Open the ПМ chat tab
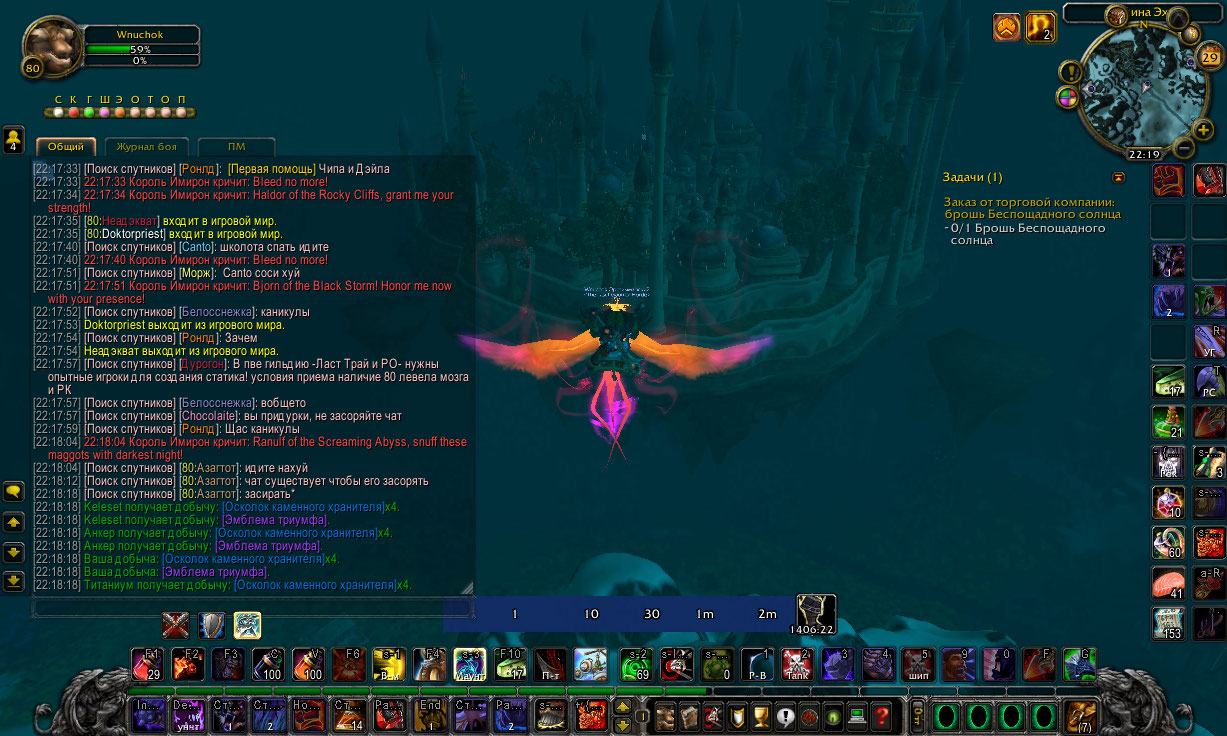 point(236,147)
